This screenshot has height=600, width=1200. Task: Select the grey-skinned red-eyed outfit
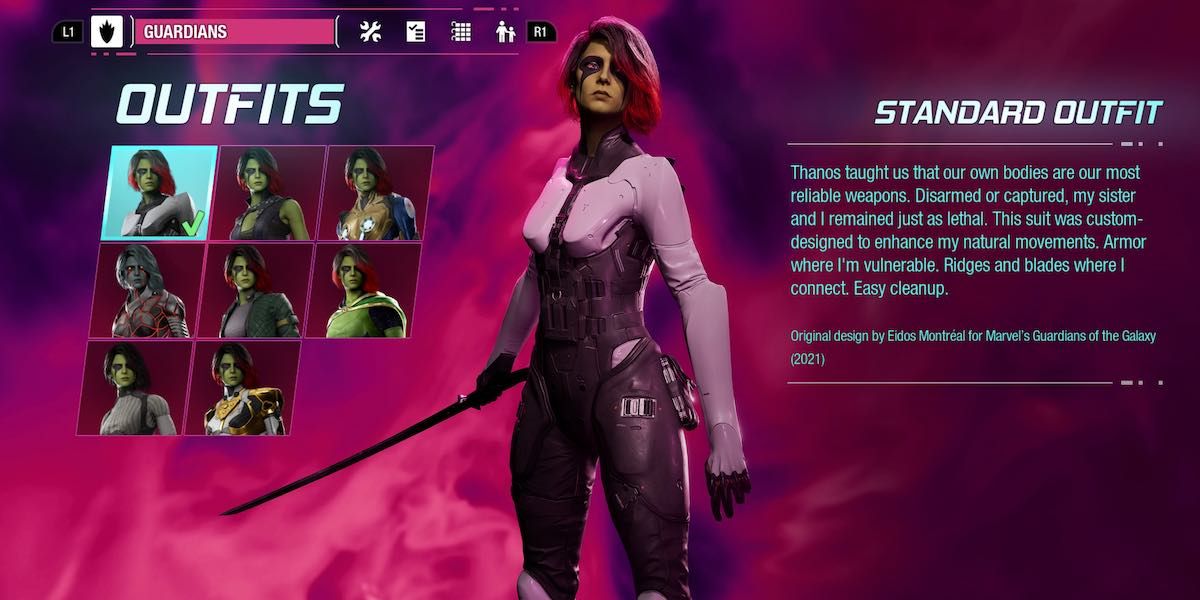pos(146,290)
